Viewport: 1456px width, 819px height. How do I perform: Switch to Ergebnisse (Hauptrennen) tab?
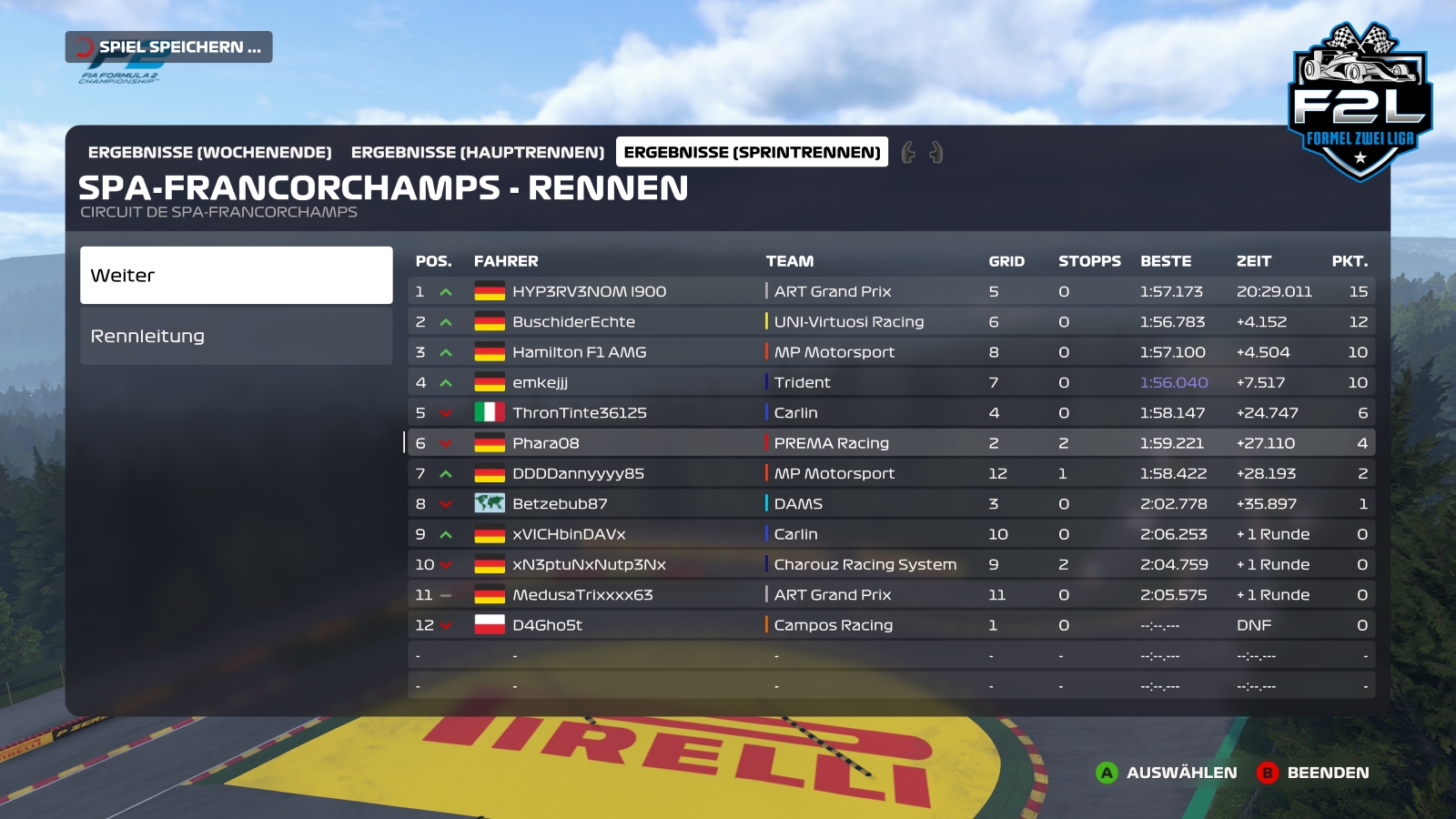[477, 152]
